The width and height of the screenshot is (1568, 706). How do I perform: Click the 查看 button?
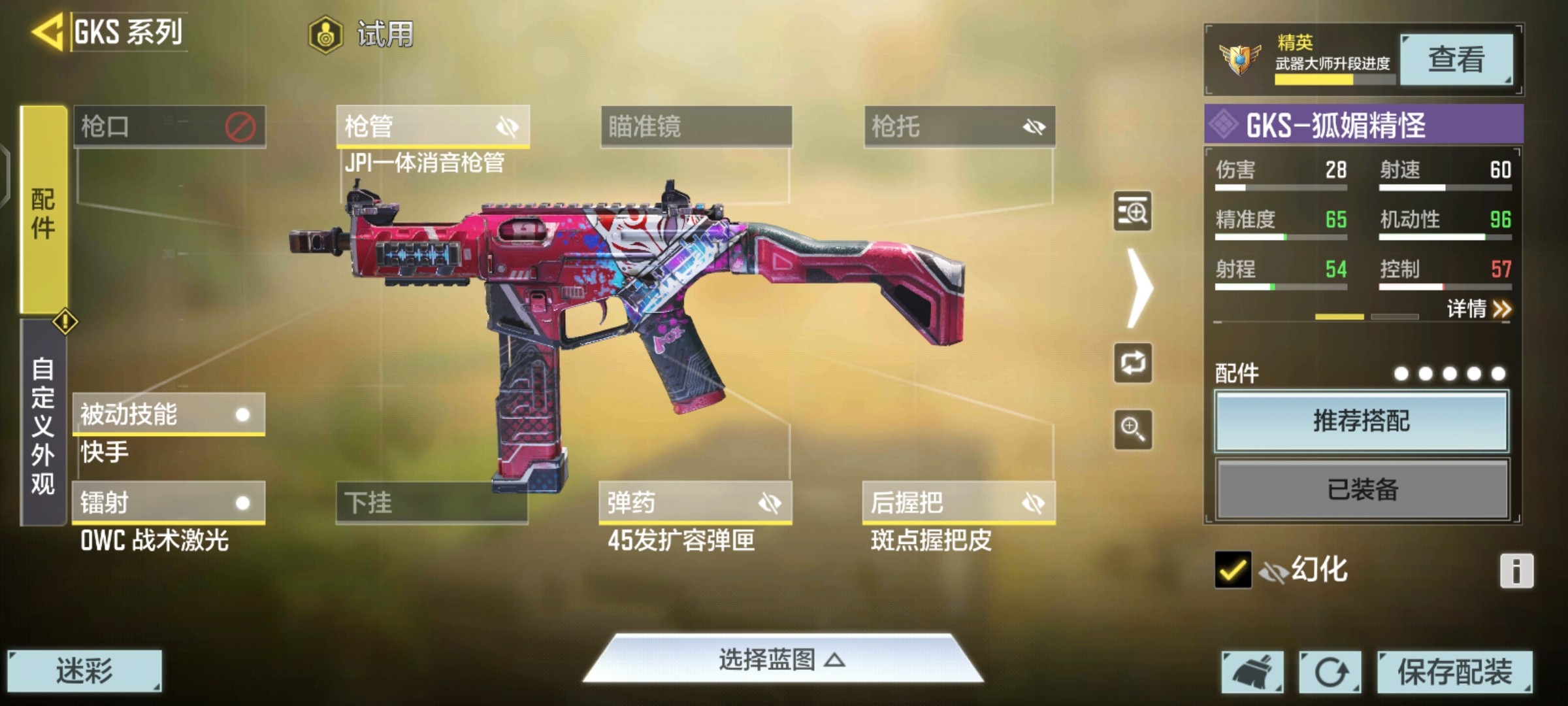(1456, 59)
